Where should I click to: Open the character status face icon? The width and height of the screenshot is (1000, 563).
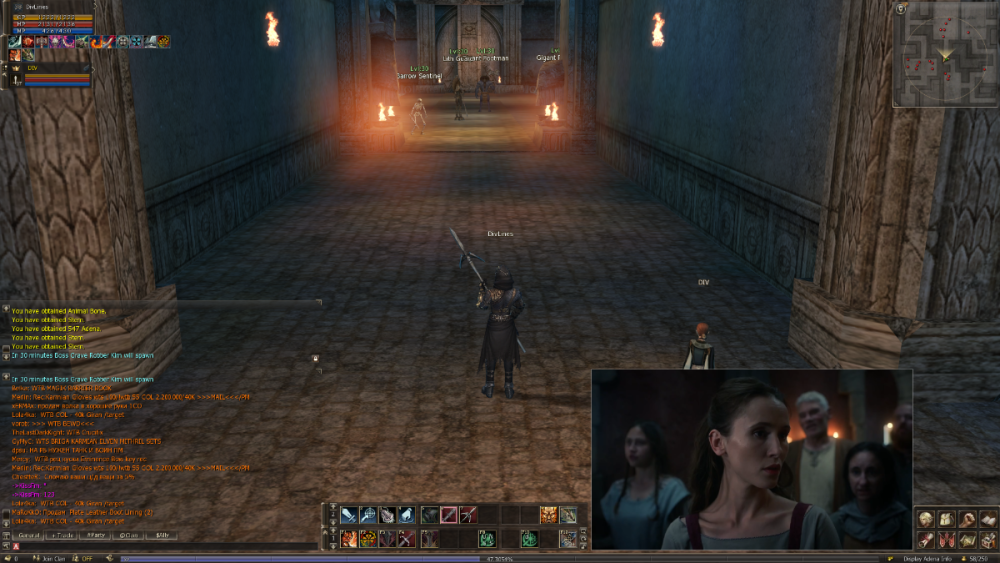point(926,519)
